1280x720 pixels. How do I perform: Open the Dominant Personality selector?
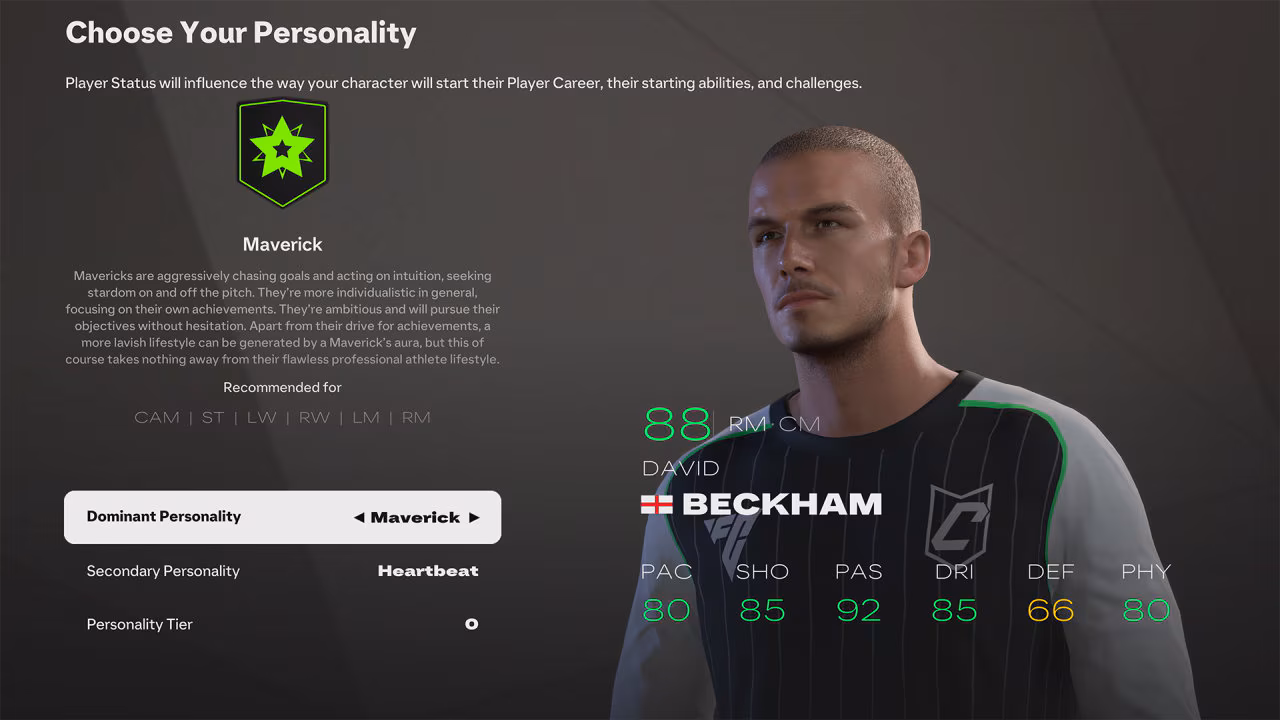(283, 517)
